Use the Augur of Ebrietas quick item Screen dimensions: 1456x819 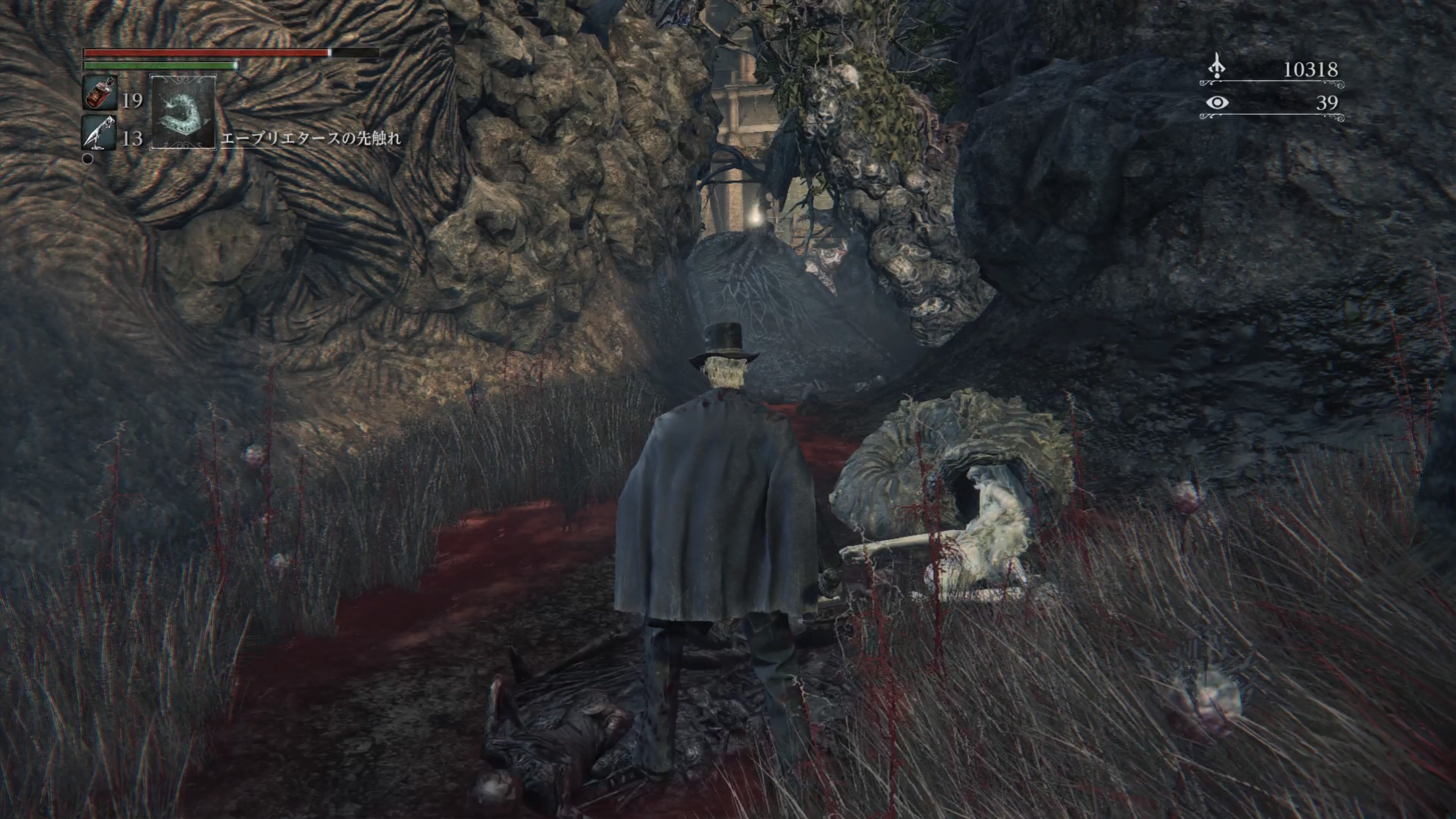click(x=182, y=113)
